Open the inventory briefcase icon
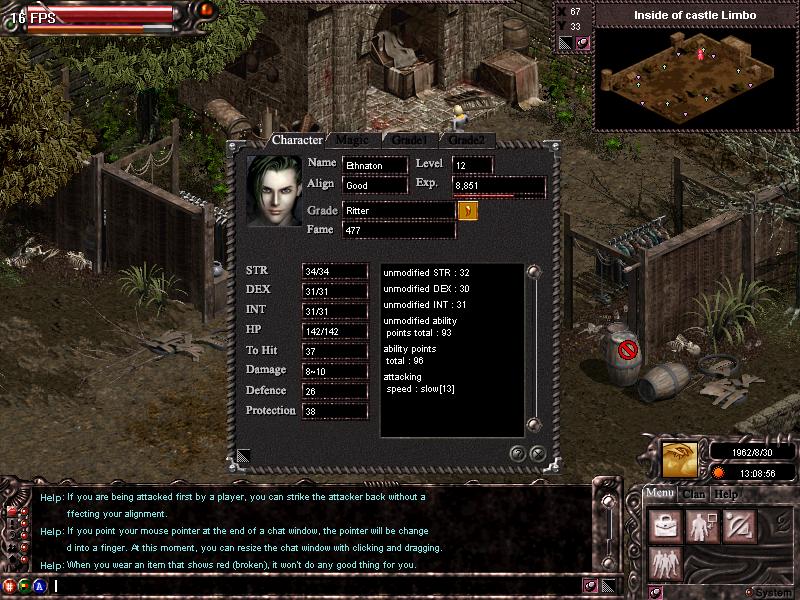 [x=664, y=526]
